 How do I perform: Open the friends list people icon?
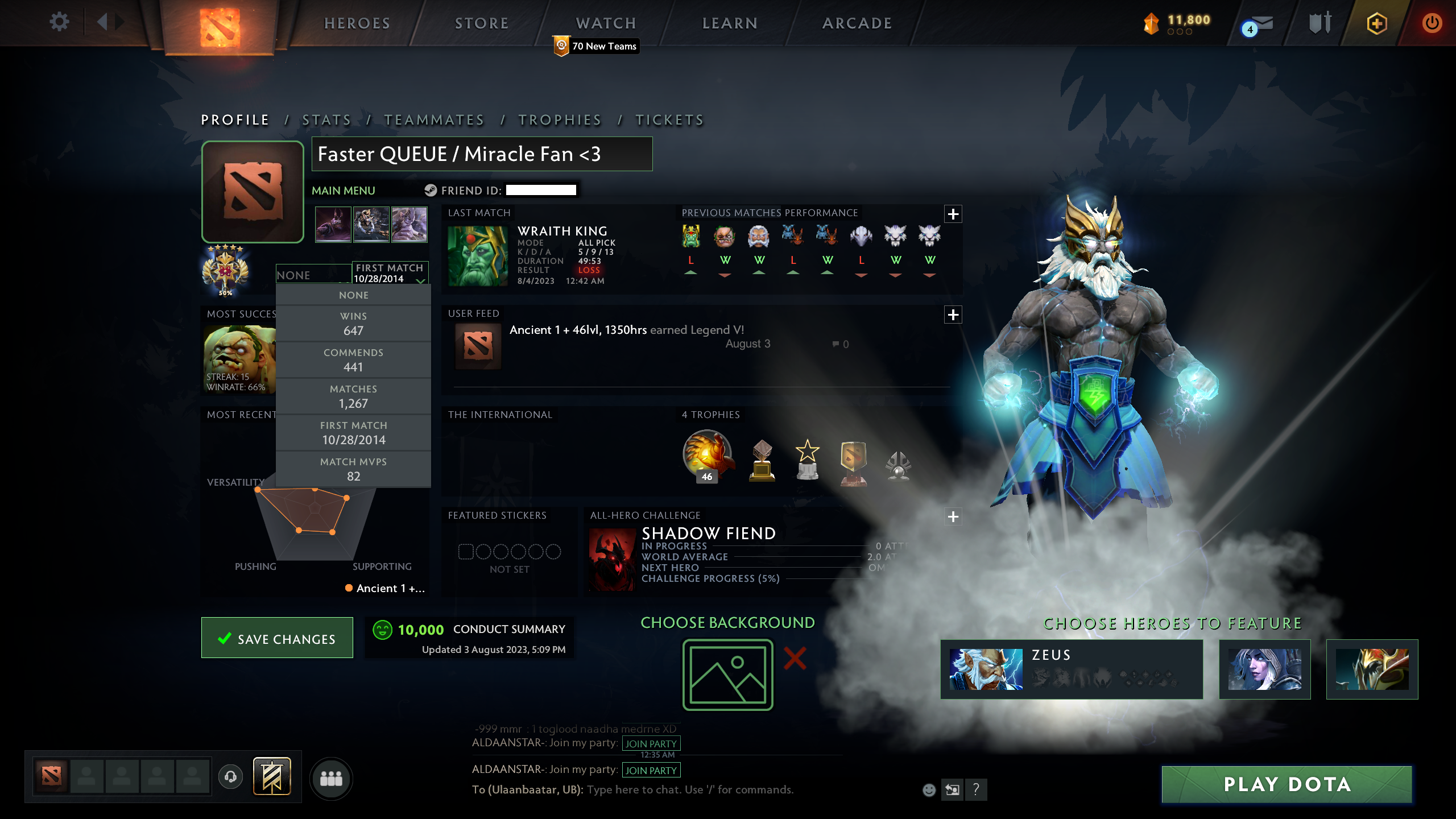pyautogui.click(x=332, y=779)
